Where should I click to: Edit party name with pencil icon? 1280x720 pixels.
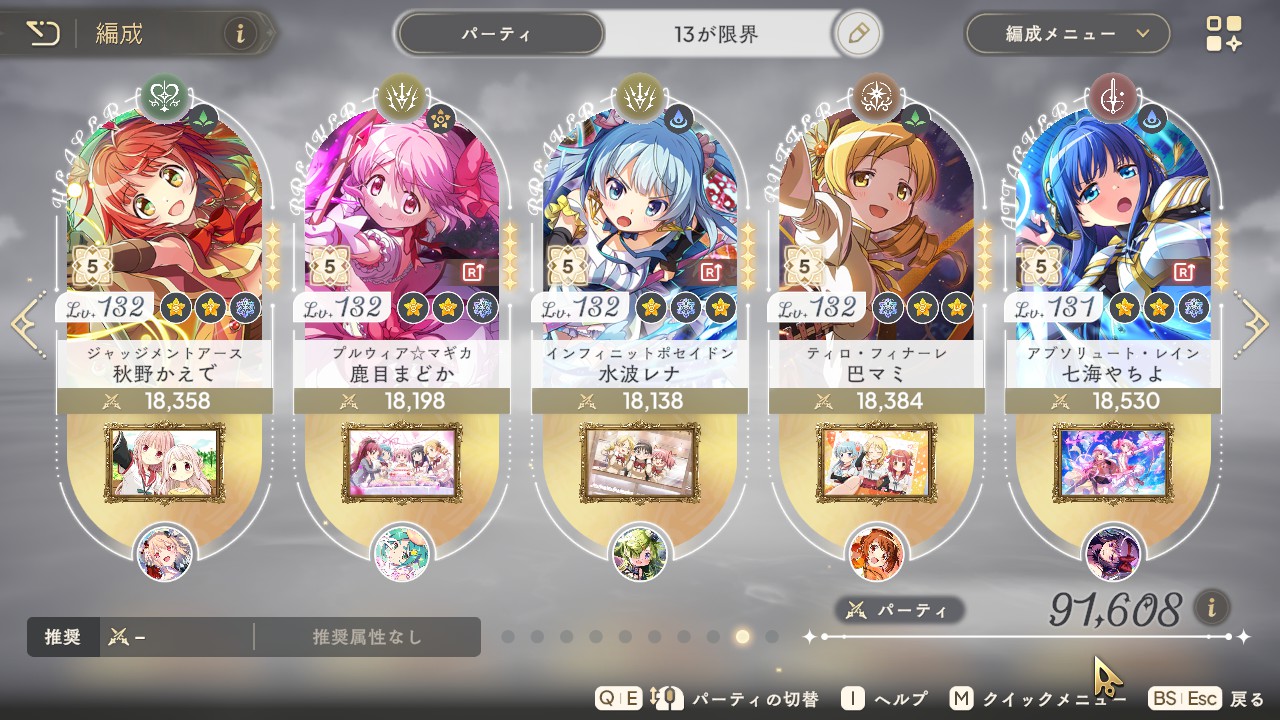point(856,34)
